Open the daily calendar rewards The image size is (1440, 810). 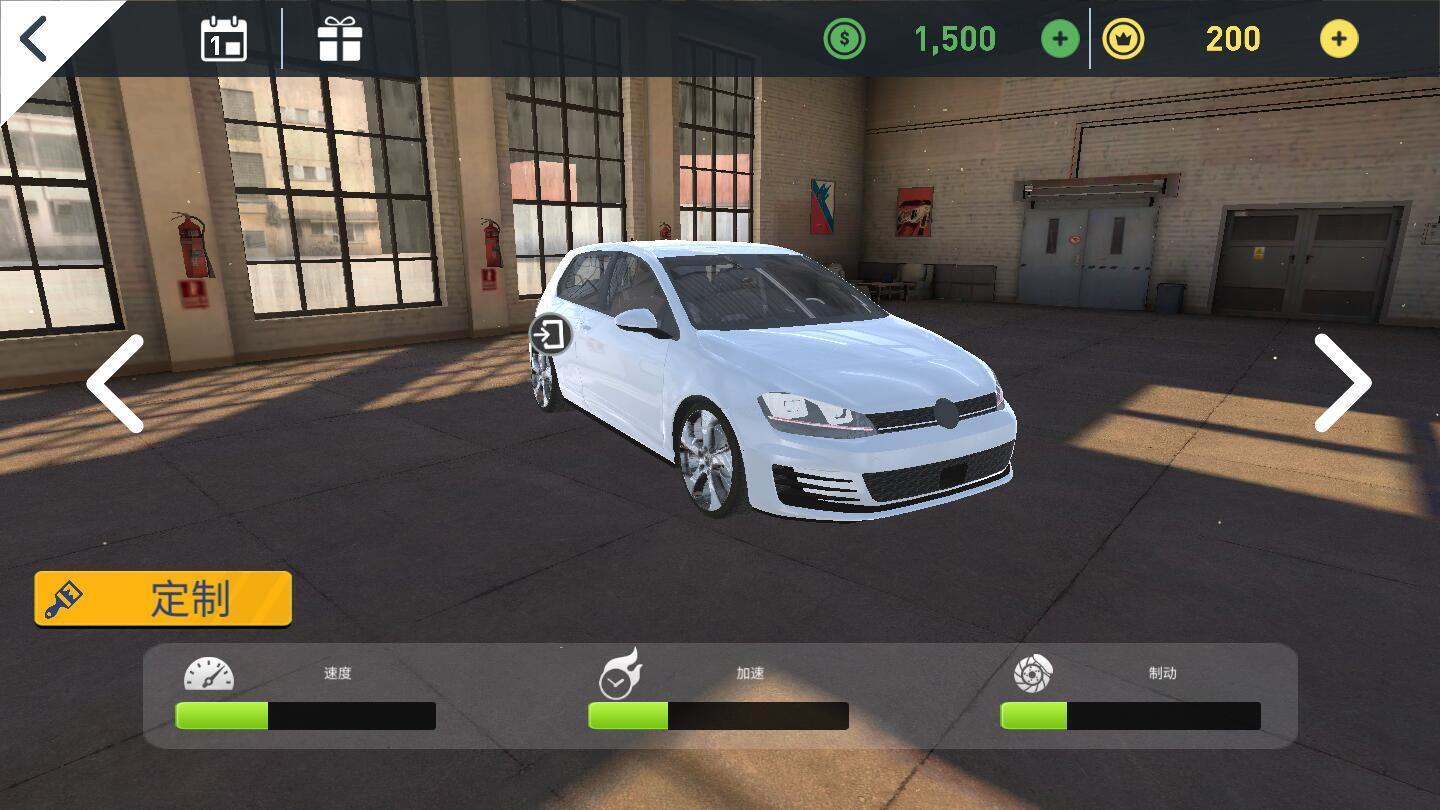click(224, 39)
